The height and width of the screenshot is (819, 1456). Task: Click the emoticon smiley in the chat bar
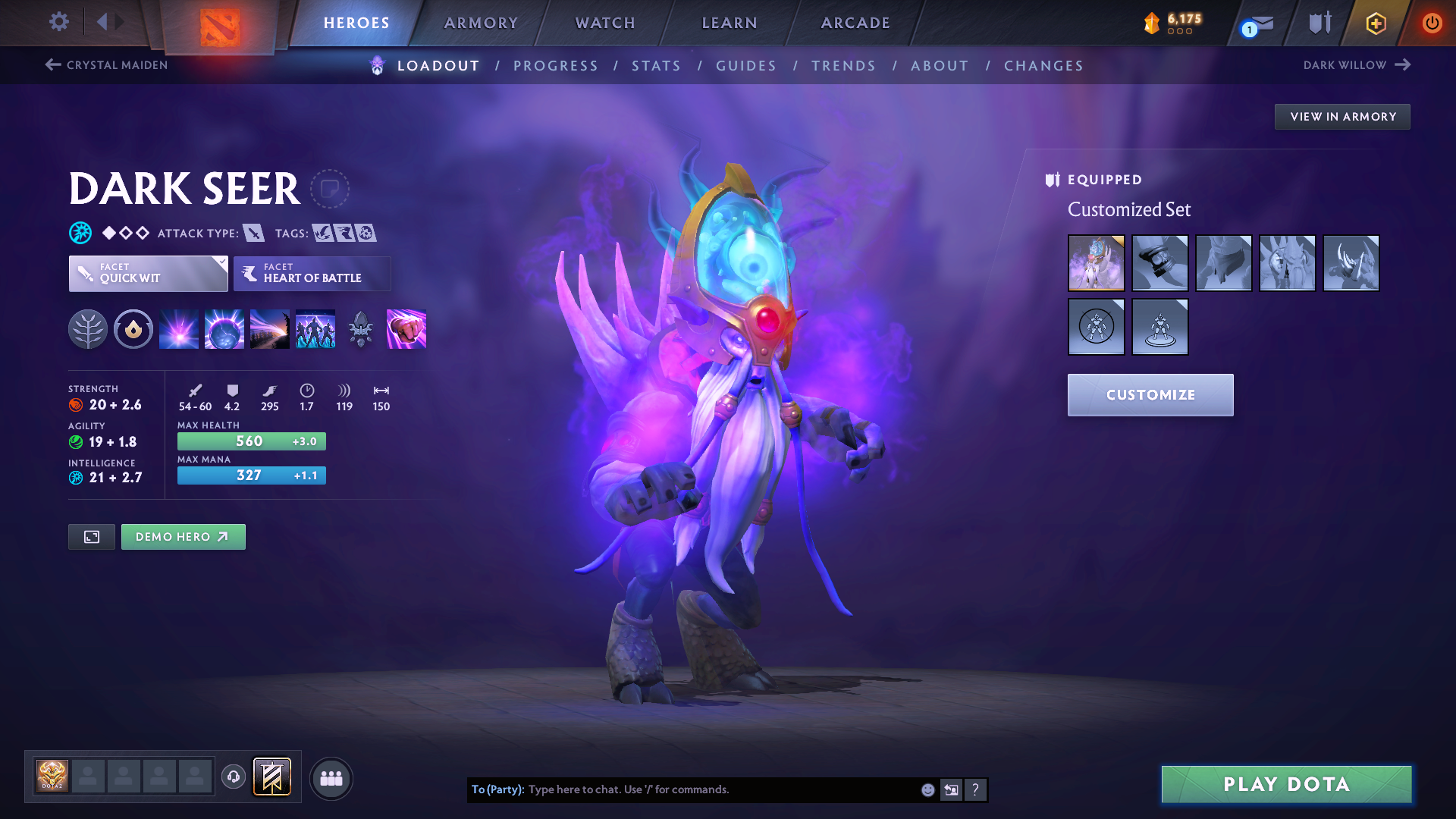(927, 789)
